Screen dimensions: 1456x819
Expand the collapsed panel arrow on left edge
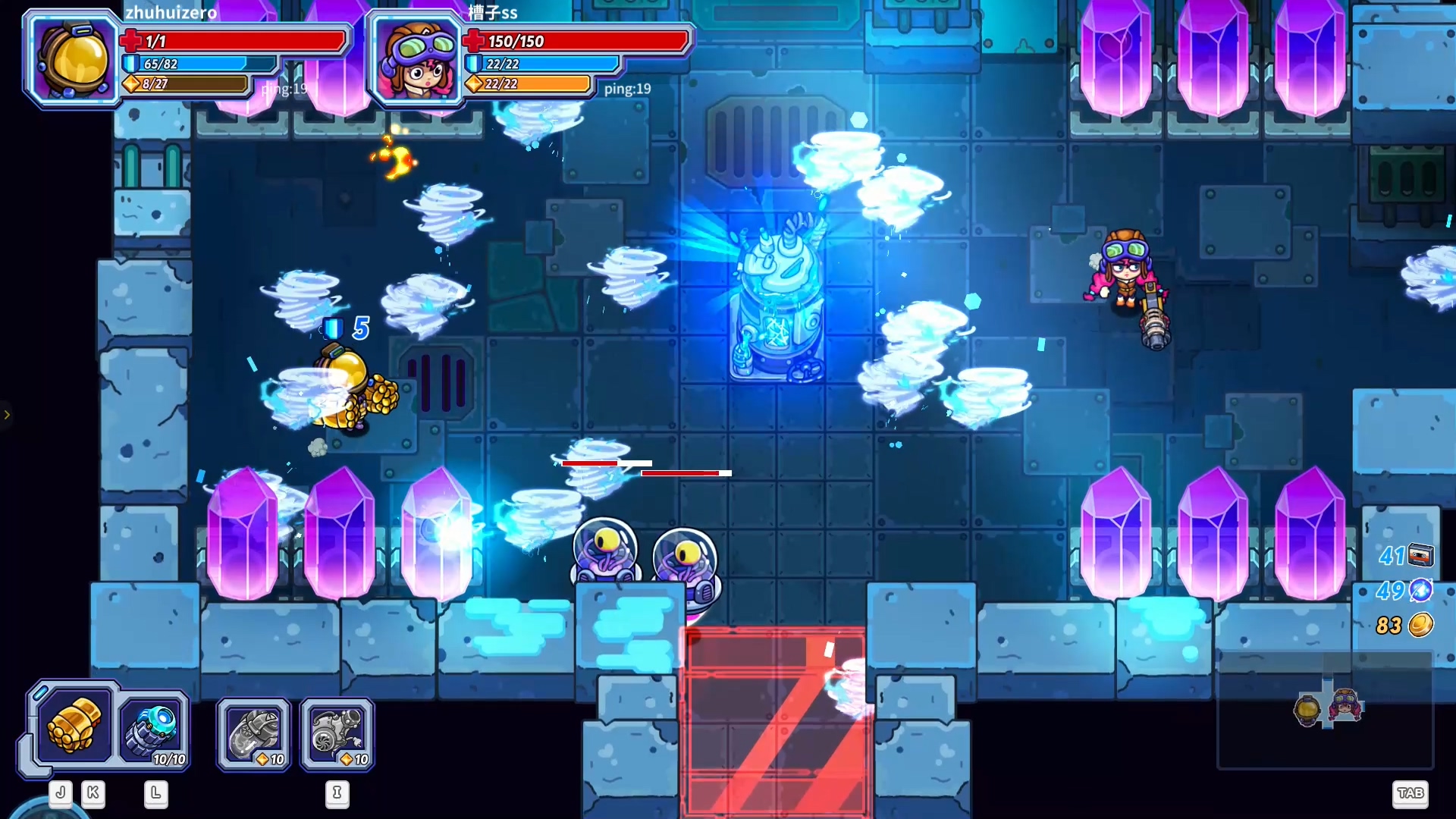(x=8, y=415)
